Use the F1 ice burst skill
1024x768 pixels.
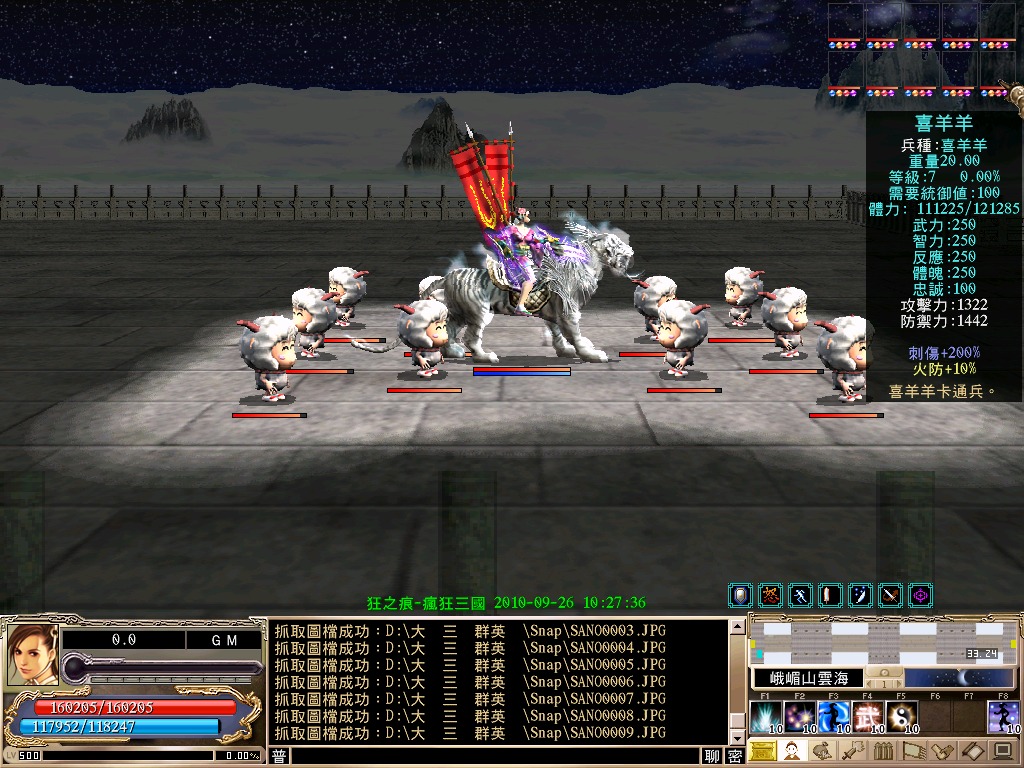click(x=765, y=717)
